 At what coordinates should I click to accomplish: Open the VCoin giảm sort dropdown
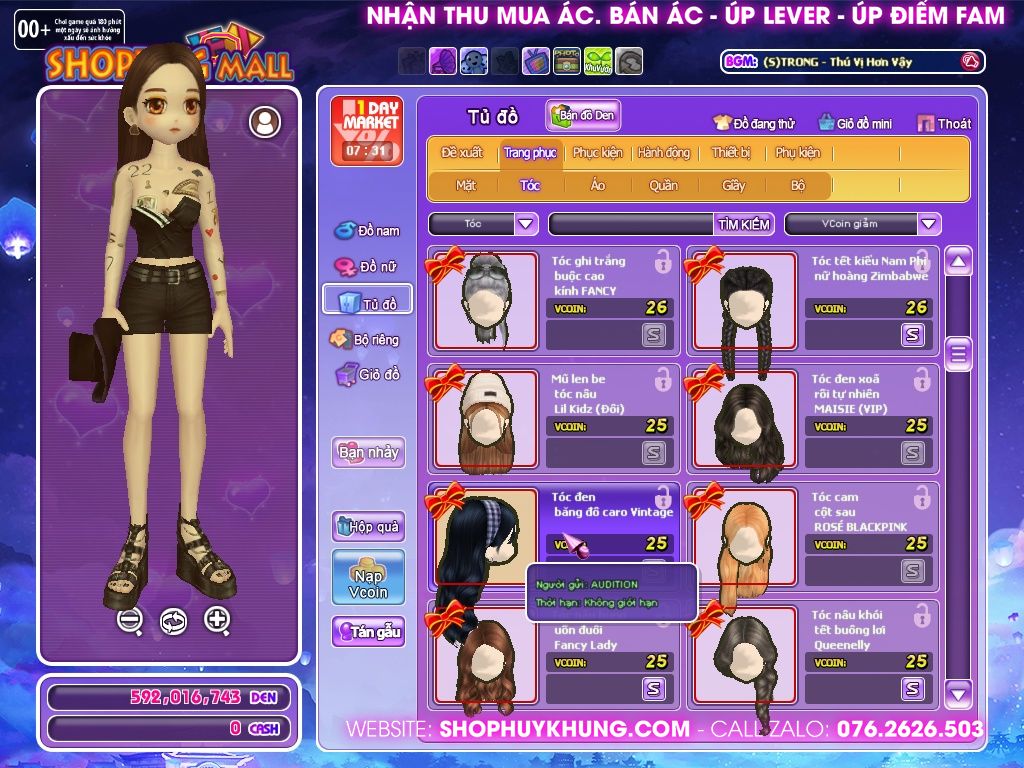(x=929, y=224)
